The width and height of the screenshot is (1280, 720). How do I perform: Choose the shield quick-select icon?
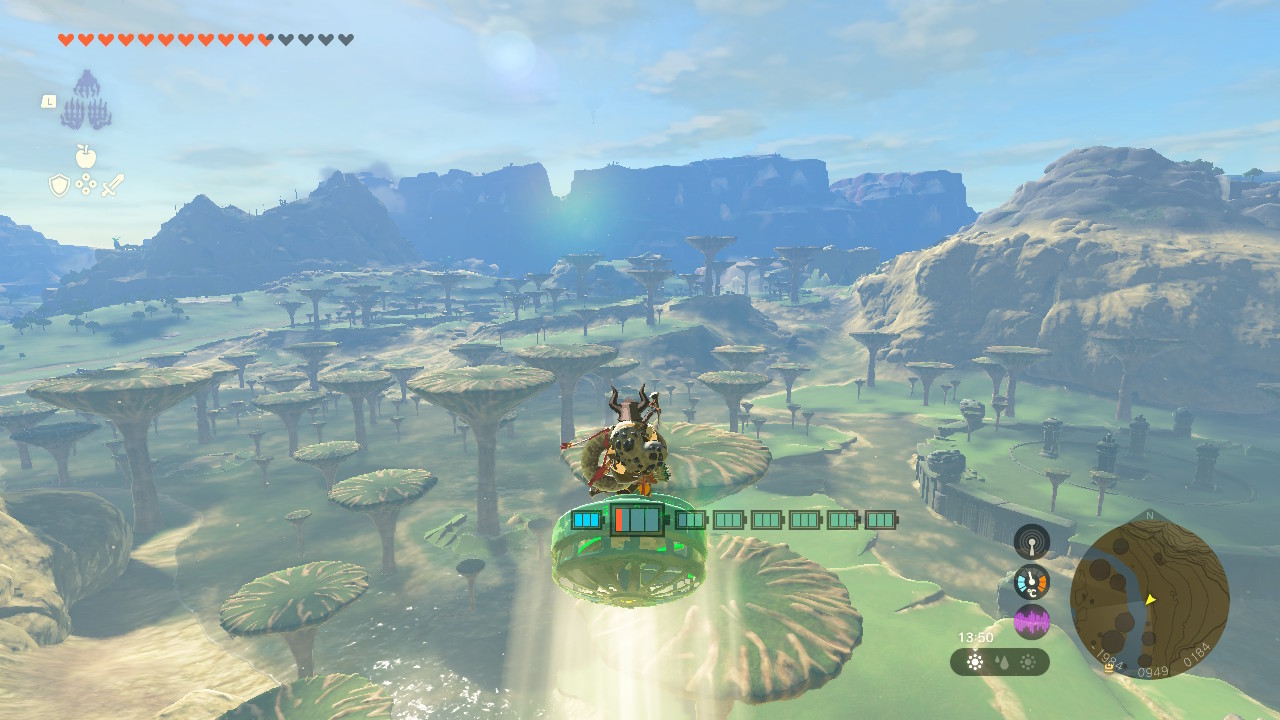59,185
